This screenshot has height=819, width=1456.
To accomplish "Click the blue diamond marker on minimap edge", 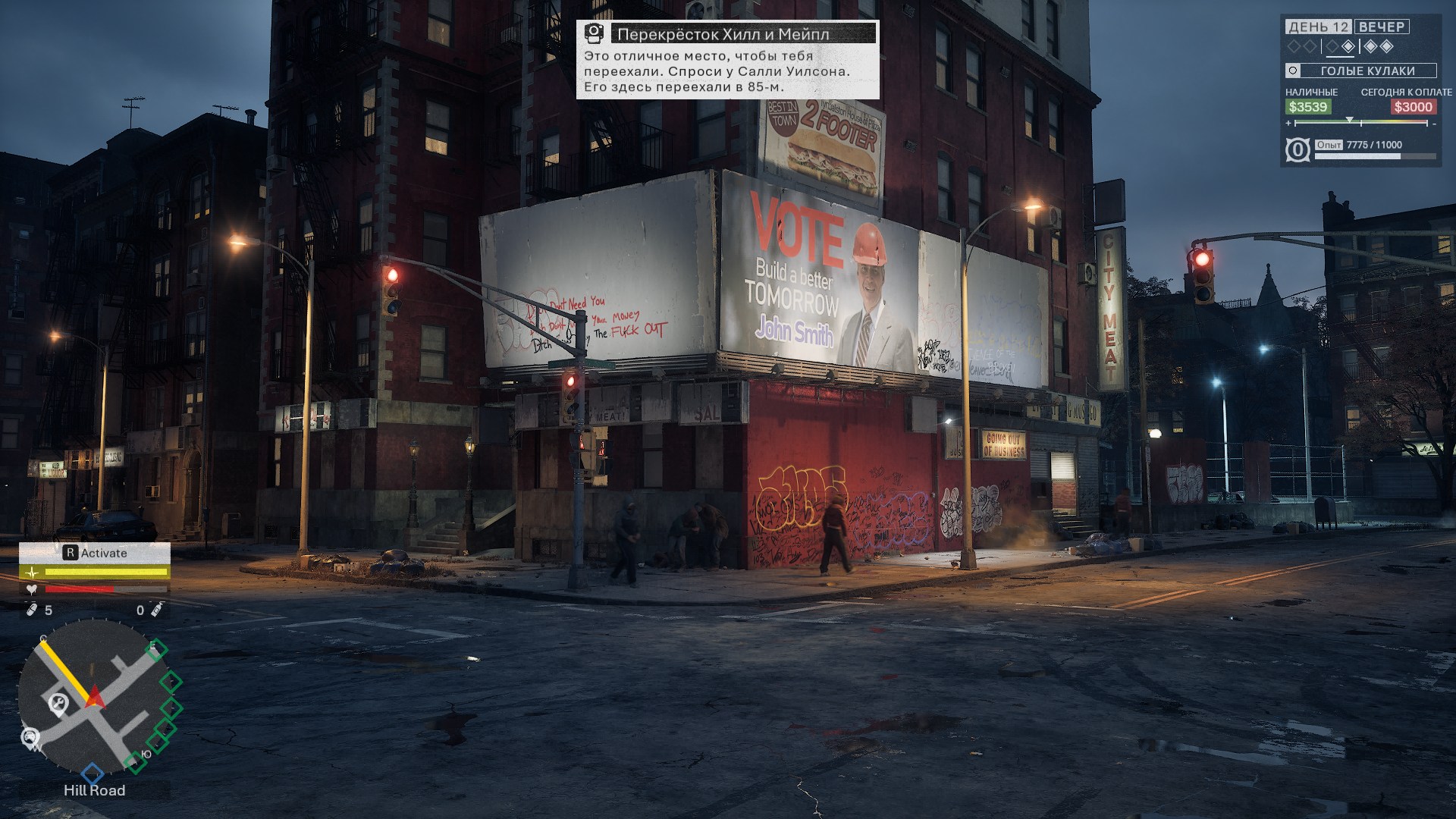I will coord(93,773).
